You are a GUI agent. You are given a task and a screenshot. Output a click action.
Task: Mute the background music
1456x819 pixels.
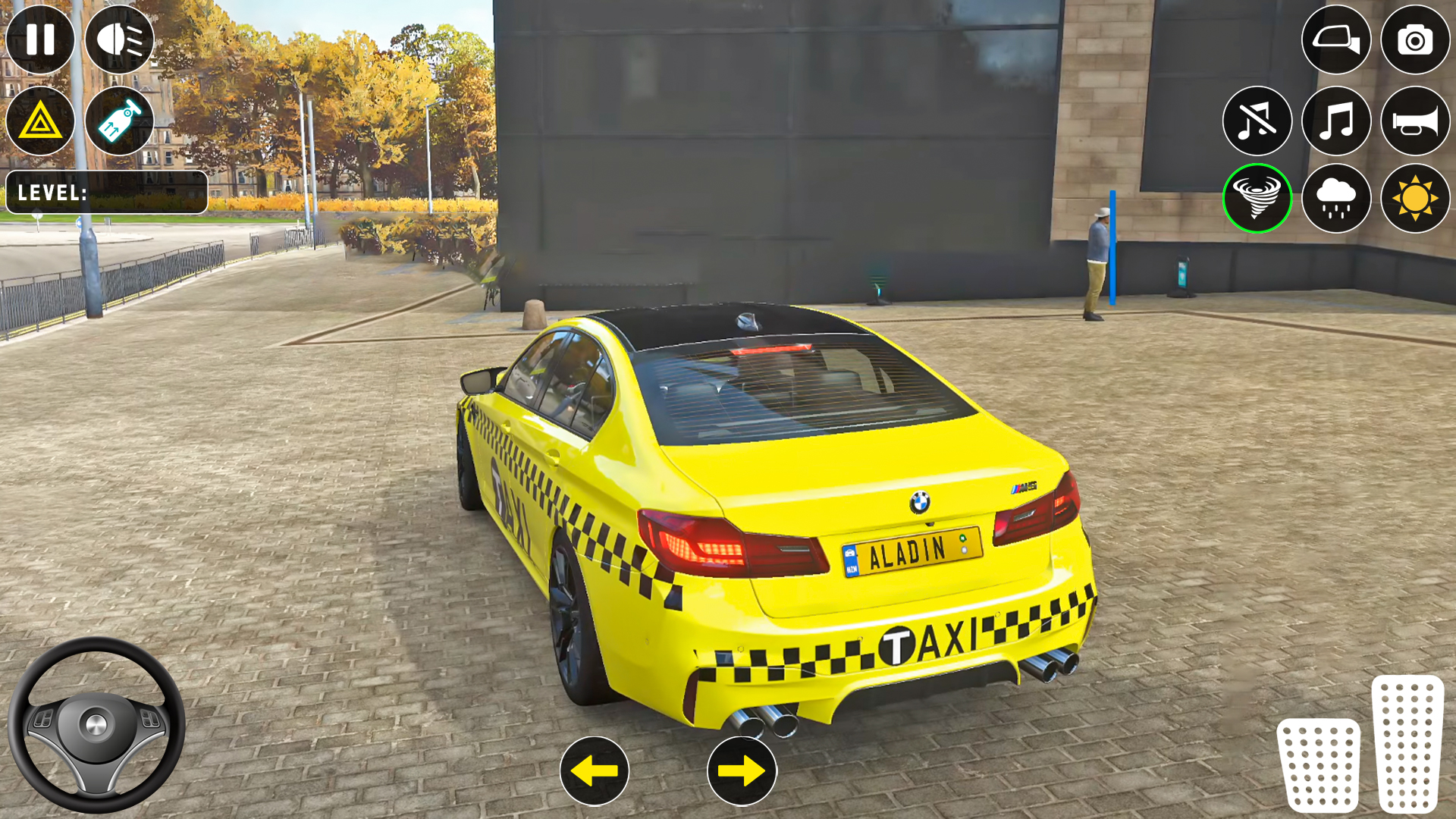(1257, 121)
